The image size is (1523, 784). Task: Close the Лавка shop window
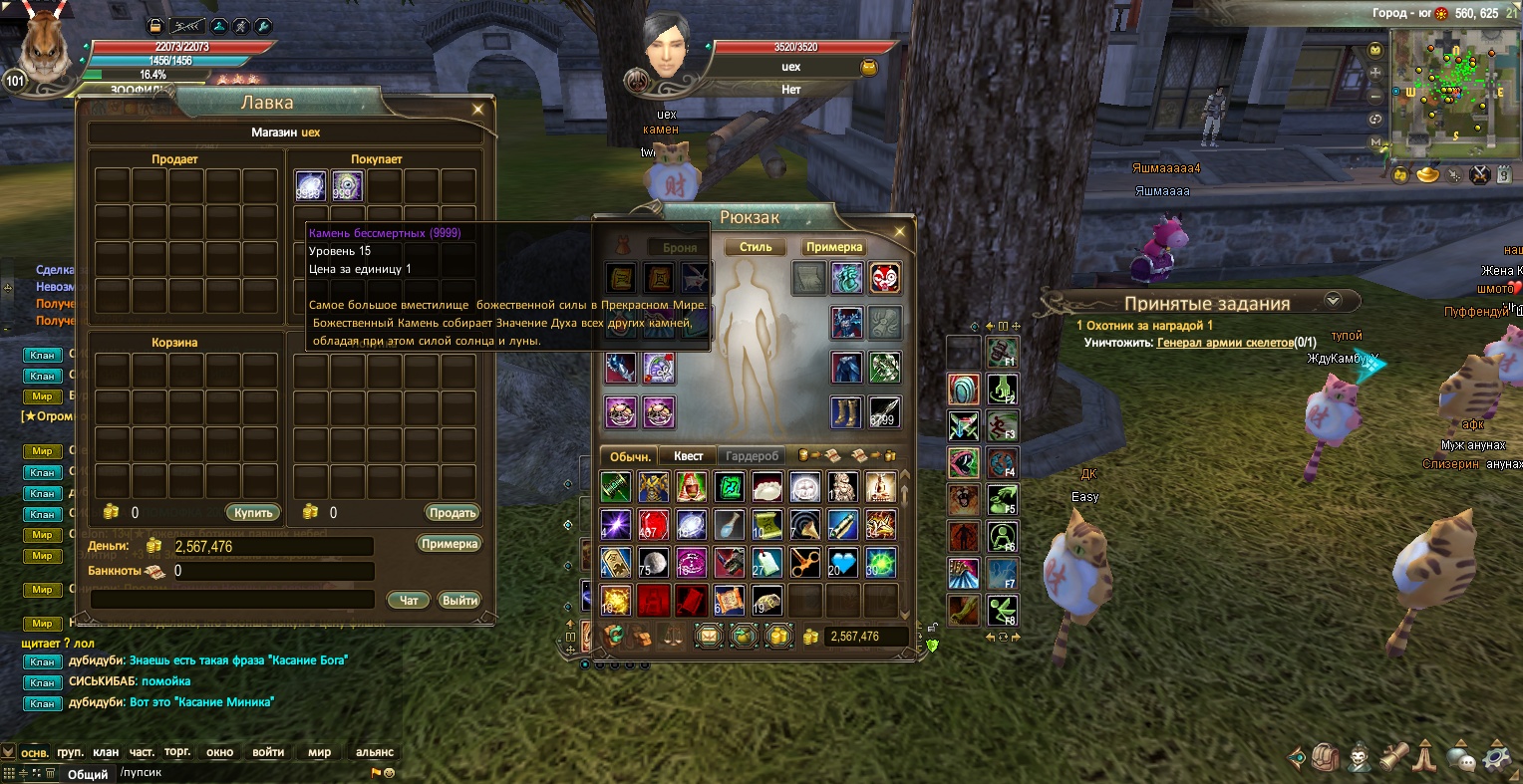pos(478,109)
